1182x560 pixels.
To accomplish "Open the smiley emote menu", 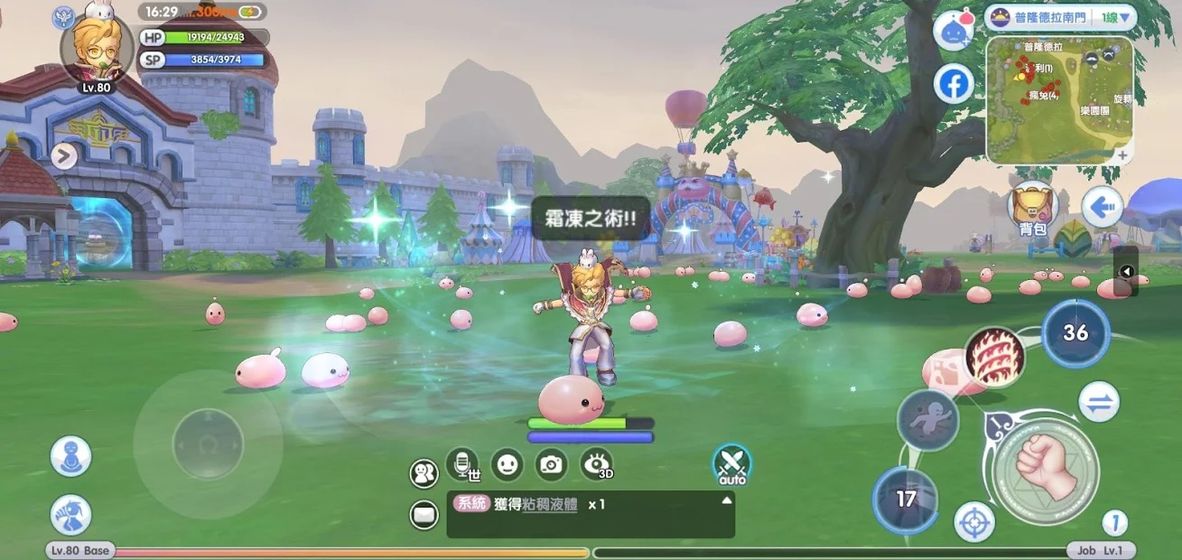I will point(507,464).
